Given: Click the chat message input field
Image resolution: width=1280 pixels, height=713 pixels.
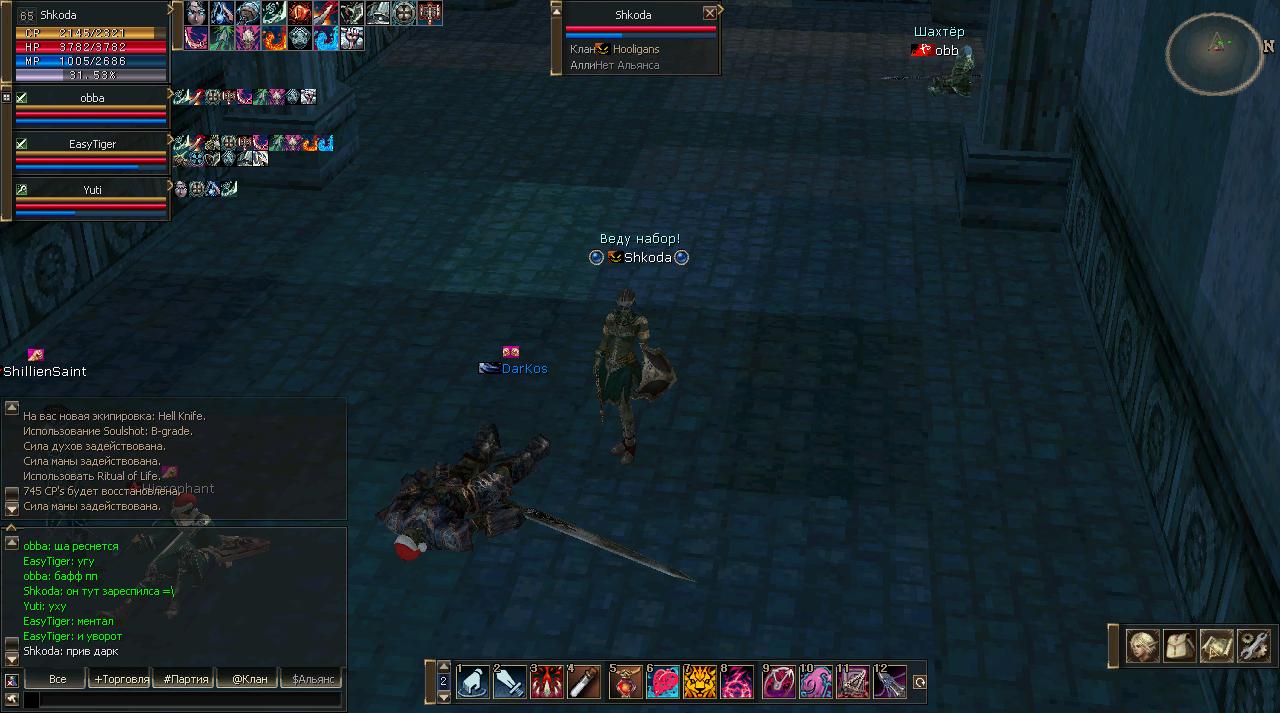Looking at the screenshot, I should (x=190, y=700).
